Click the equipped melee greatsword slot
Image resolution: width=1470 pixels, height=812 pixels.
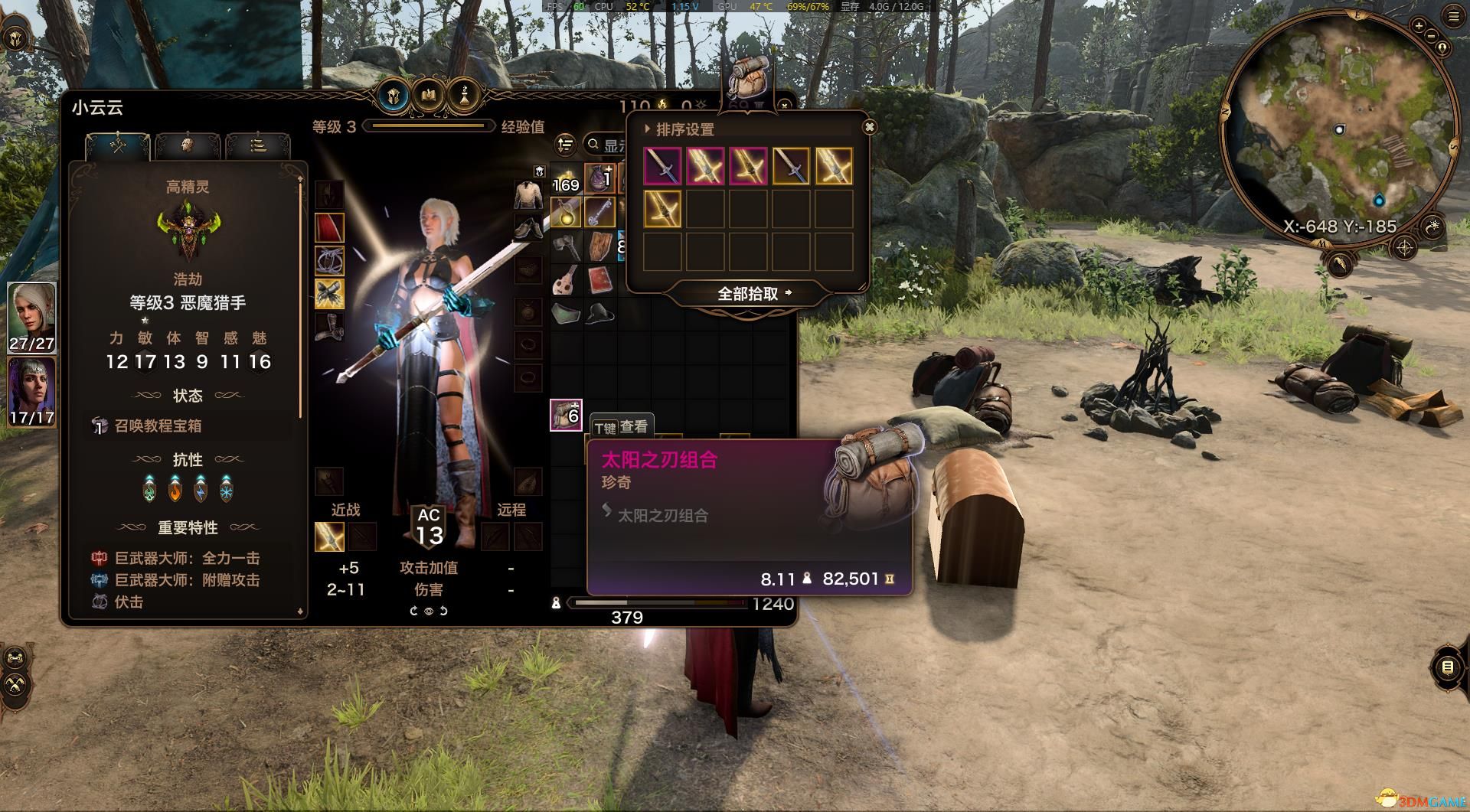329,536
